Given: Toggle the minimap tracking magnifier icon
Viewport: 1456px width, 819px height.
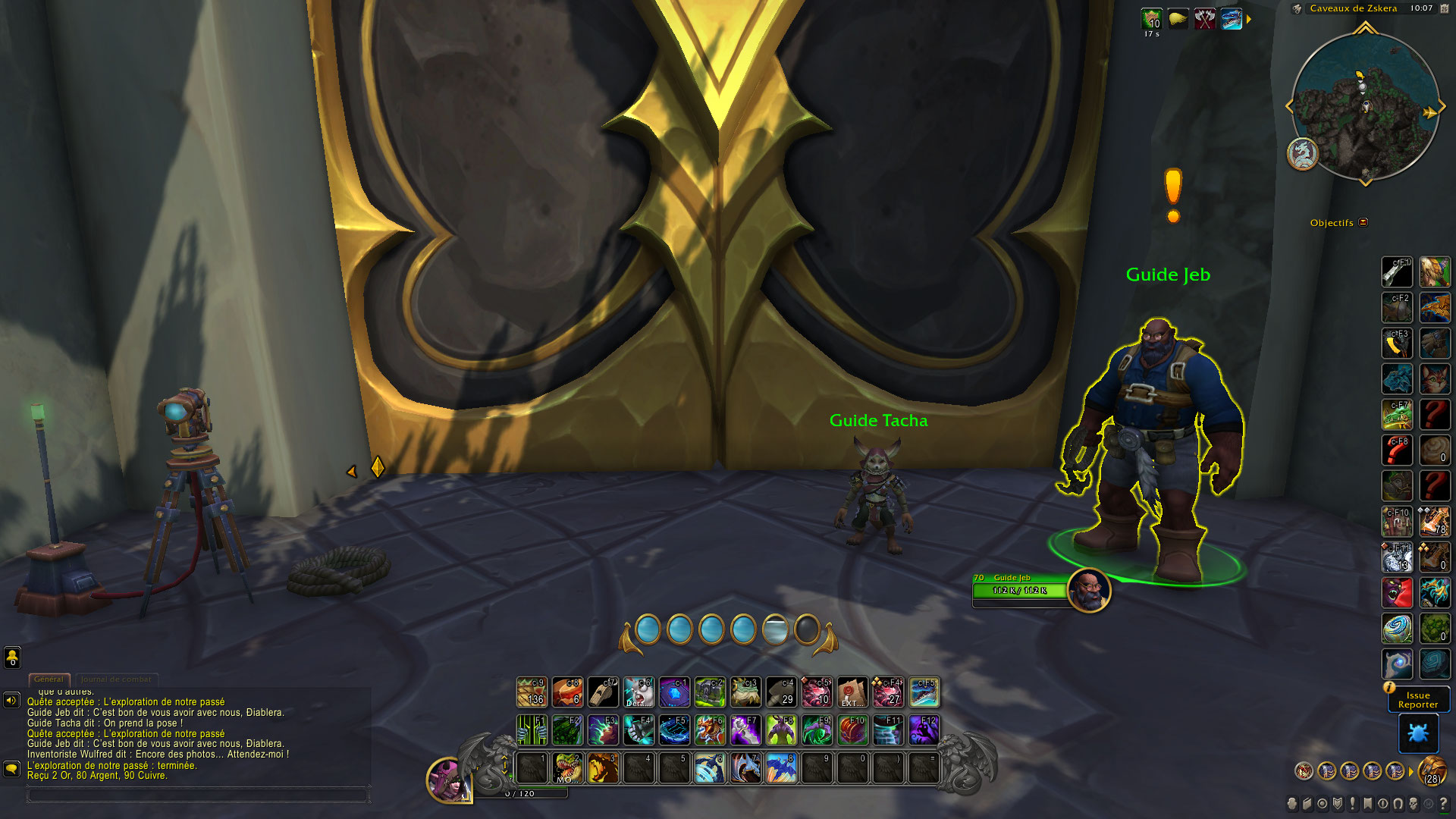Looking at the screenshot, I should pos(1298,9).
